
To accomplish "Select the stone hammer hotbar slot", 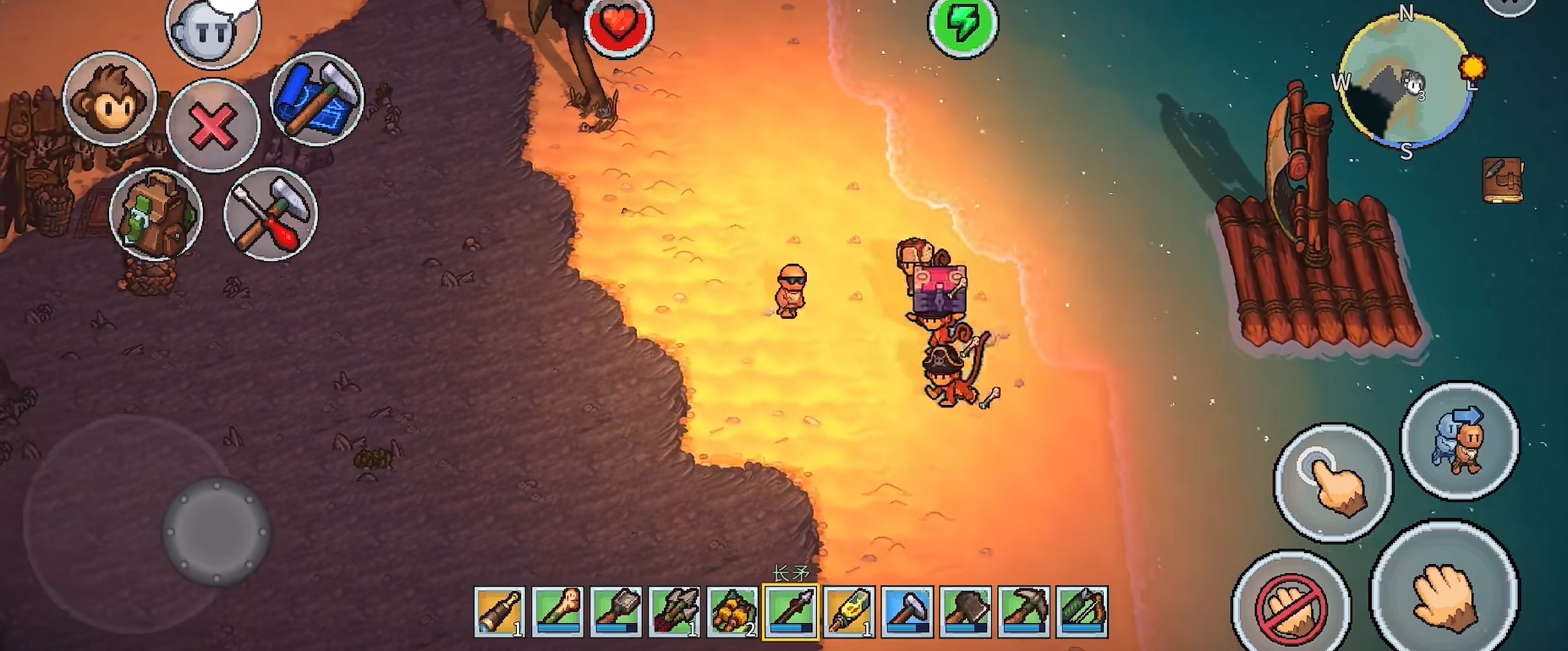I will click(x=907, y=611).
